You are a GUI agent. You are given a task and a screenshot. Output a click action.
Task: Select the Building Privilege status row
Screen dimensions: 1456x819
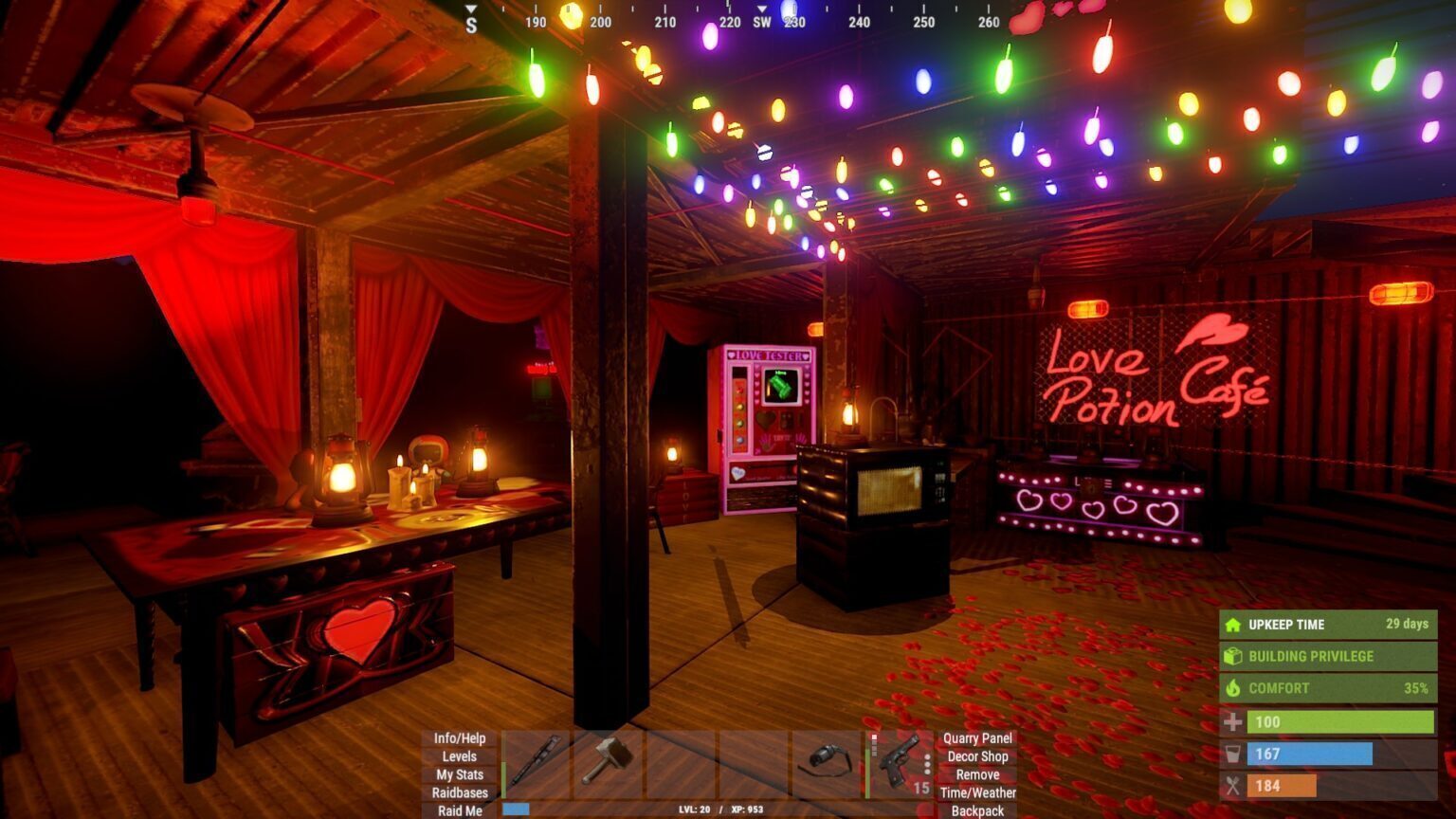(x=1327, y=656)
